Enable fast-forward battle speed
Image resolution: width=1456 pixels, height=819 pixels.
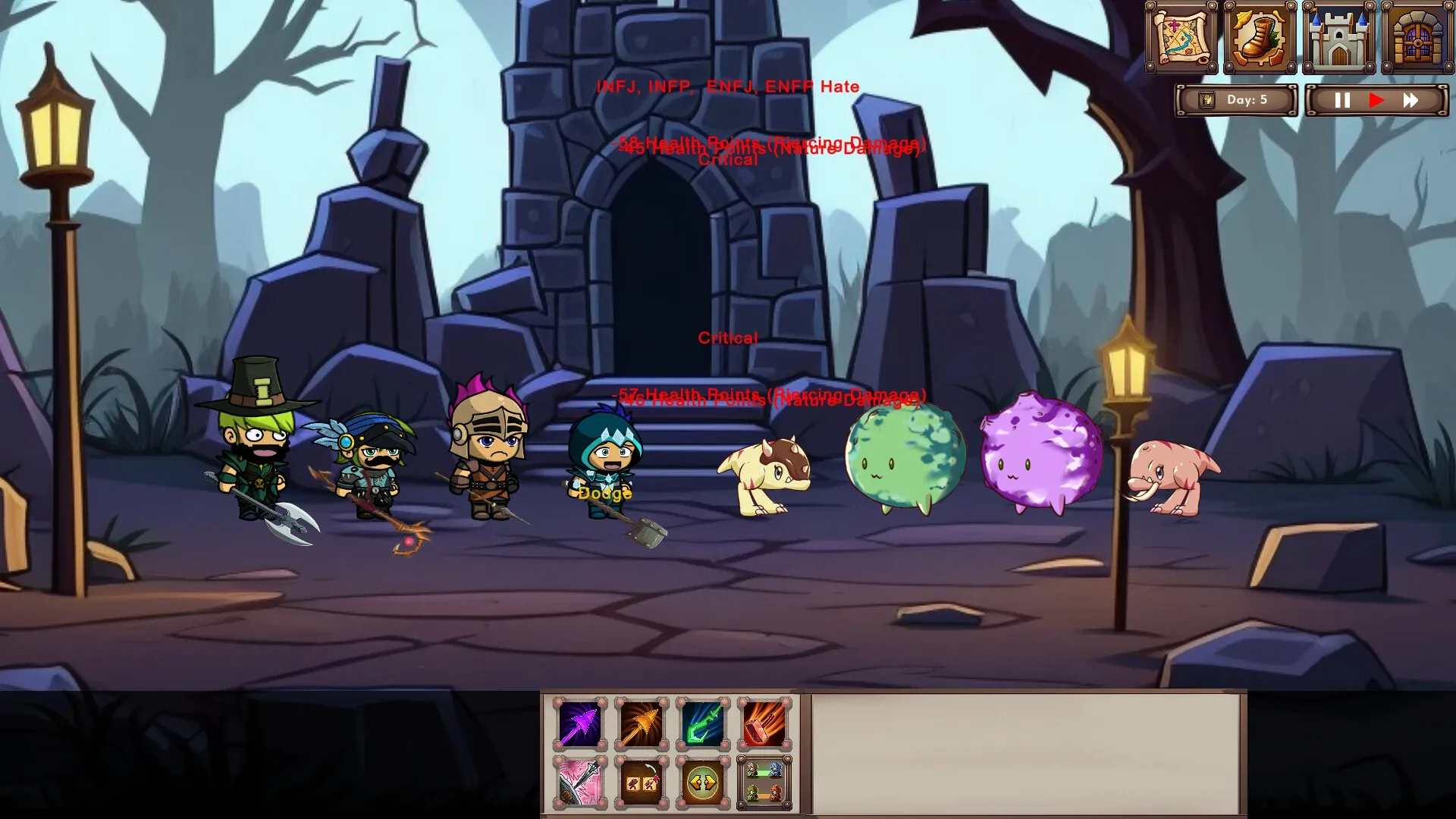(x=1412, y=99)
